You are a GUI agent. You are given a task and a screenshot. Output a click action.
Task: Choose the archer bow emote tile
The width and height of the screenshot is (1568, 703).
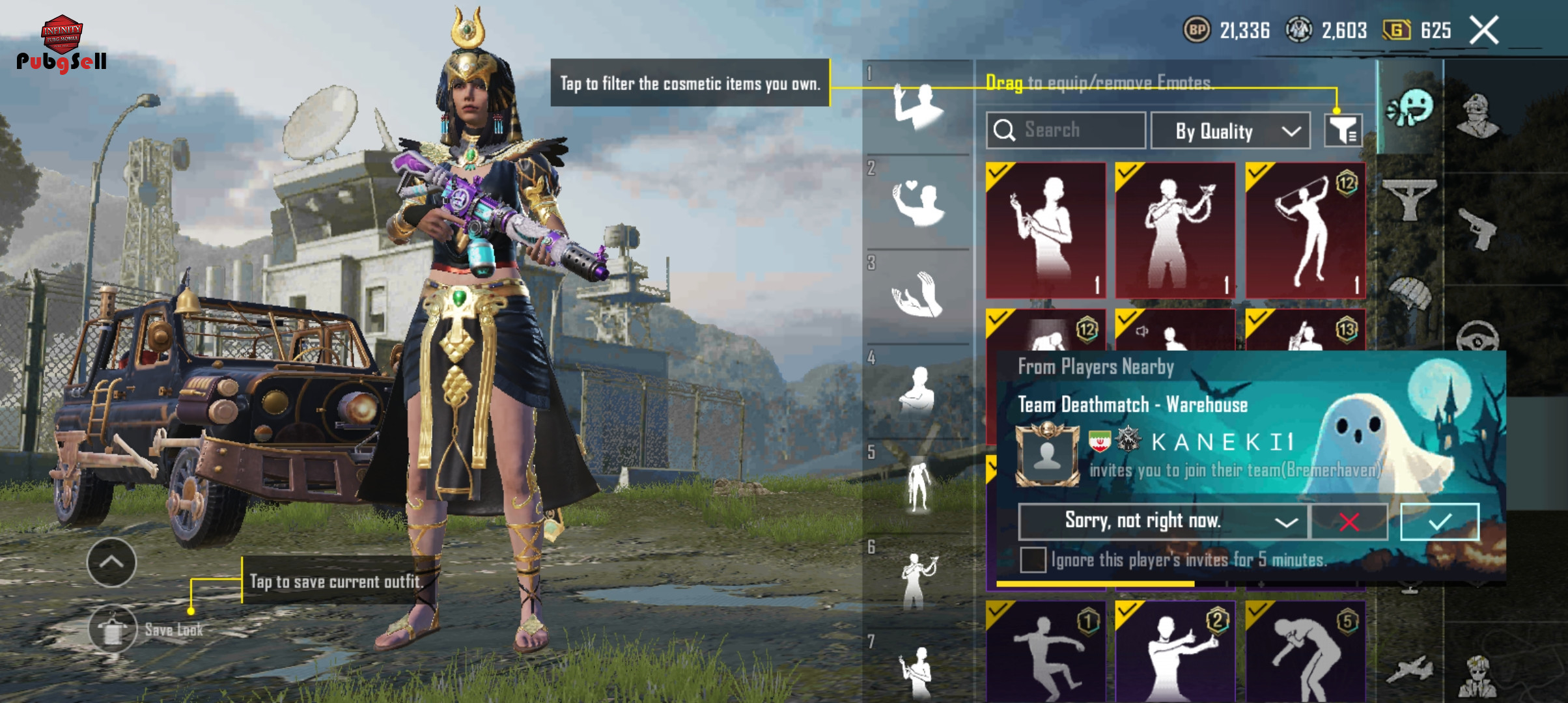(x=1306, y=230)
